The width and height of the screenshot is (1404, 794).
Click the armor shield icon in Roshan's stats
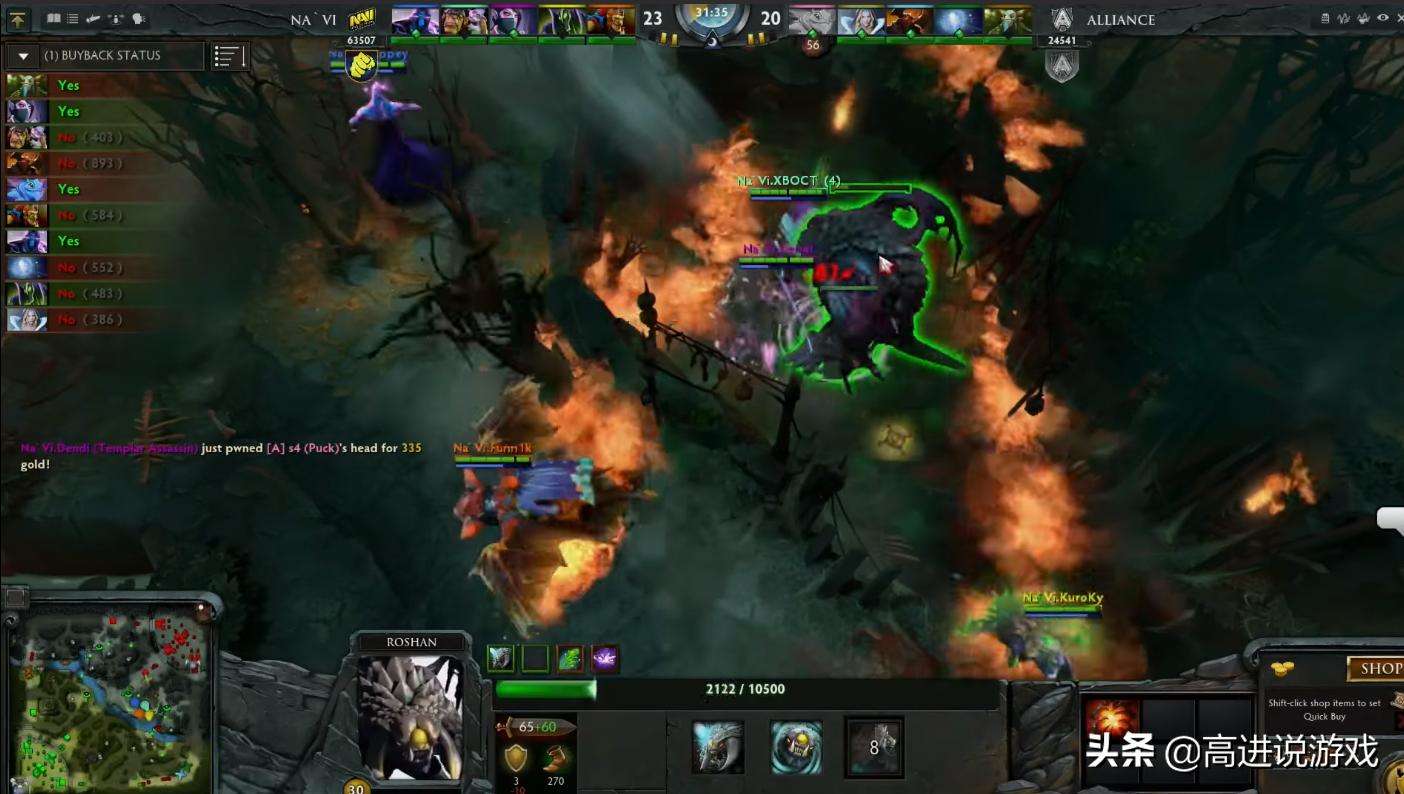[514, 758]
